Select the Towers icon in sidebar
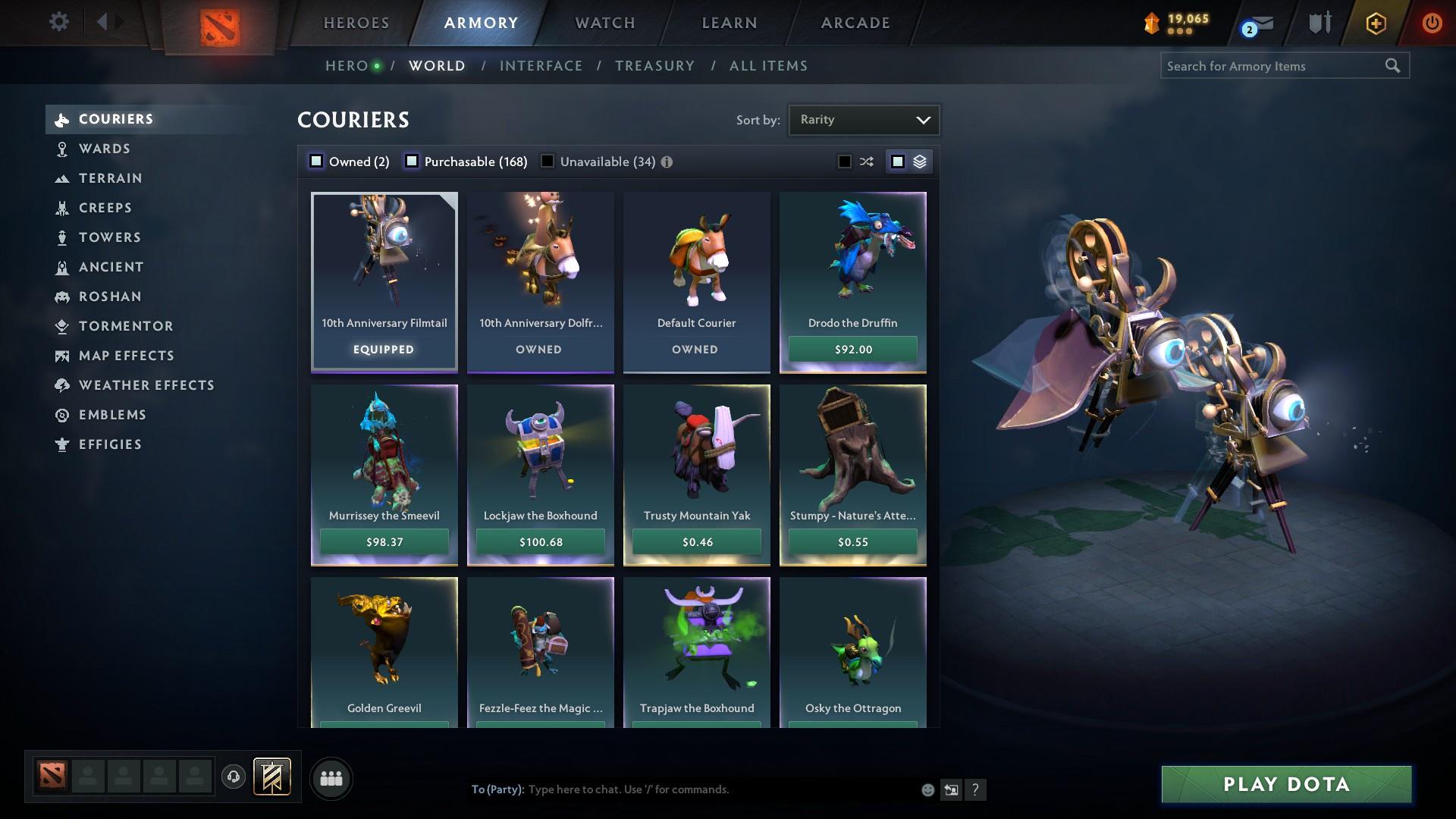This screenshot has width=1456, height=819. coord(62,237)
